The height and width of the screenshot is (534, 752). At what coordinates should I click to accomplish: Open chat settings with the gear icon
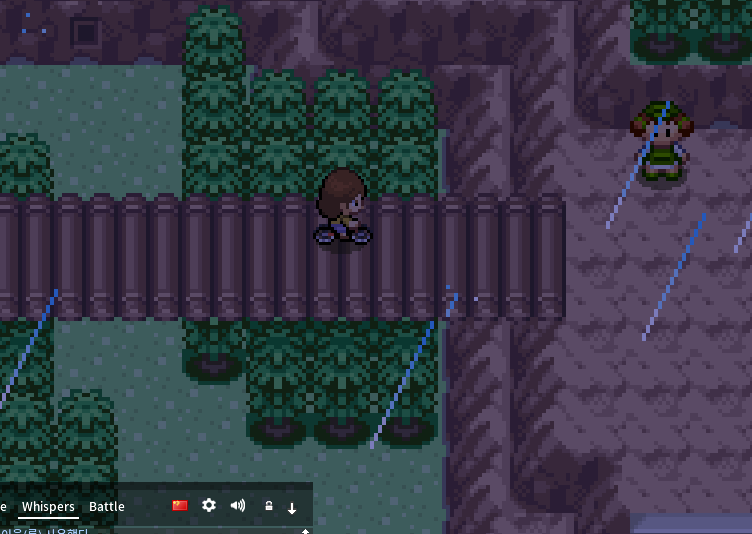tap(209, 506)
